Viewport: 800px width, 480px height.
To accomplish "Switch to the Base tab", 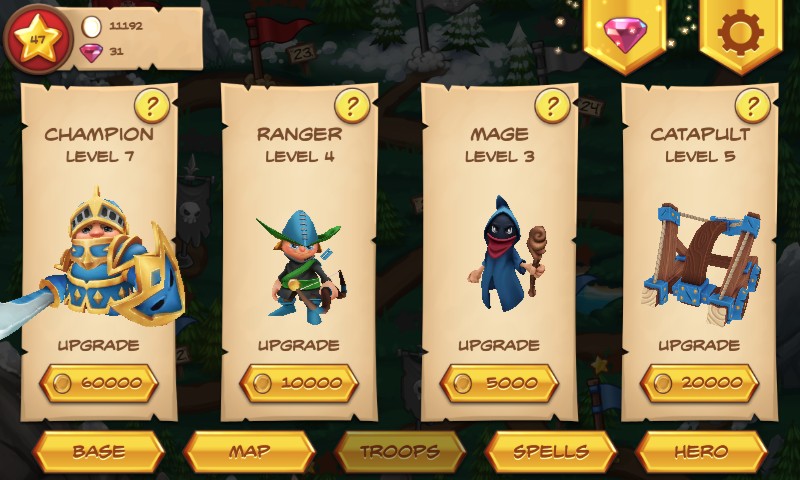I will click(98, 451).
